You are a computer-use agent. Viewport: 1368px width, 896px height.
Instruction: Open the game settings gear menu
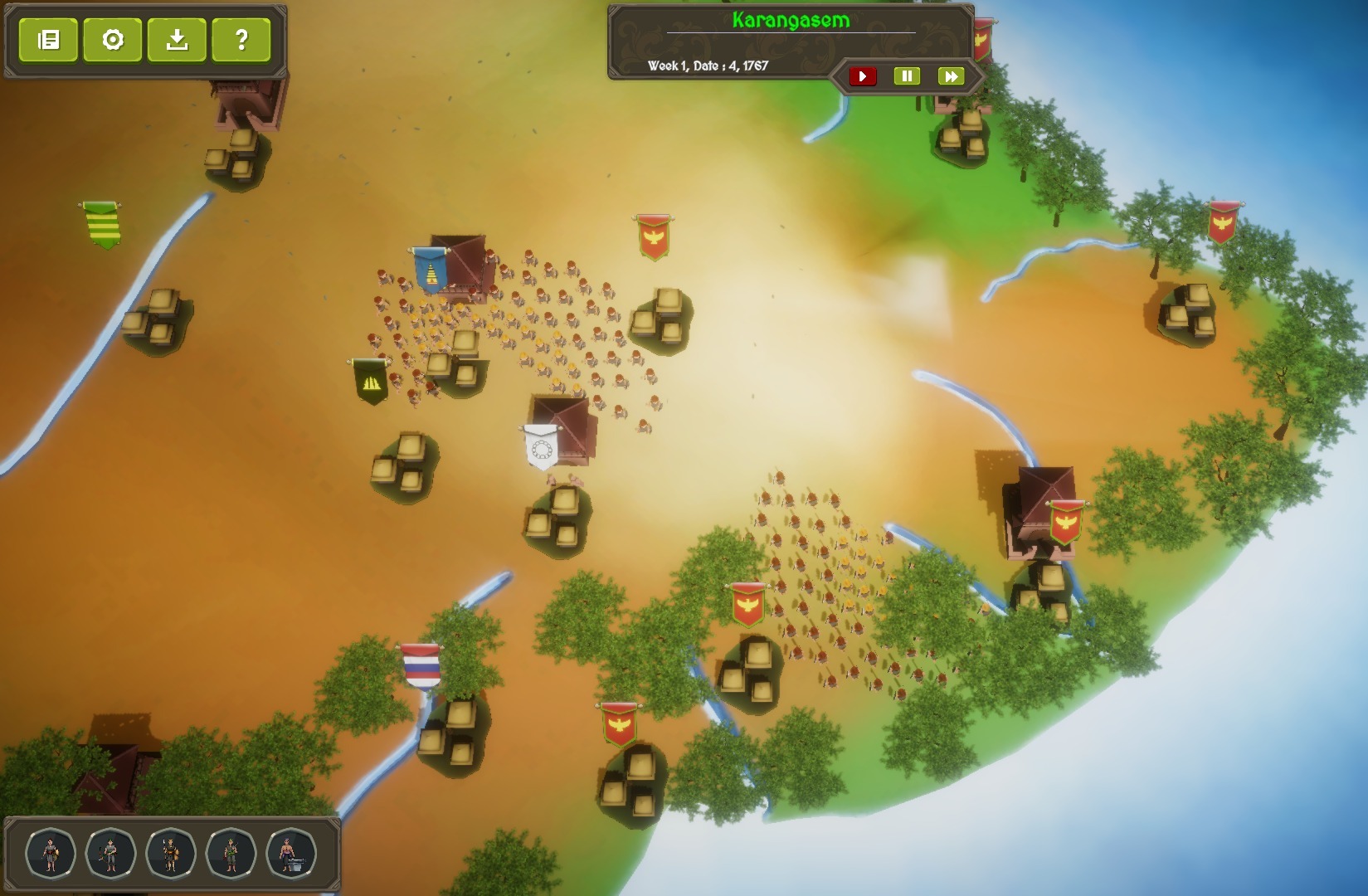(x=114, y=40)
